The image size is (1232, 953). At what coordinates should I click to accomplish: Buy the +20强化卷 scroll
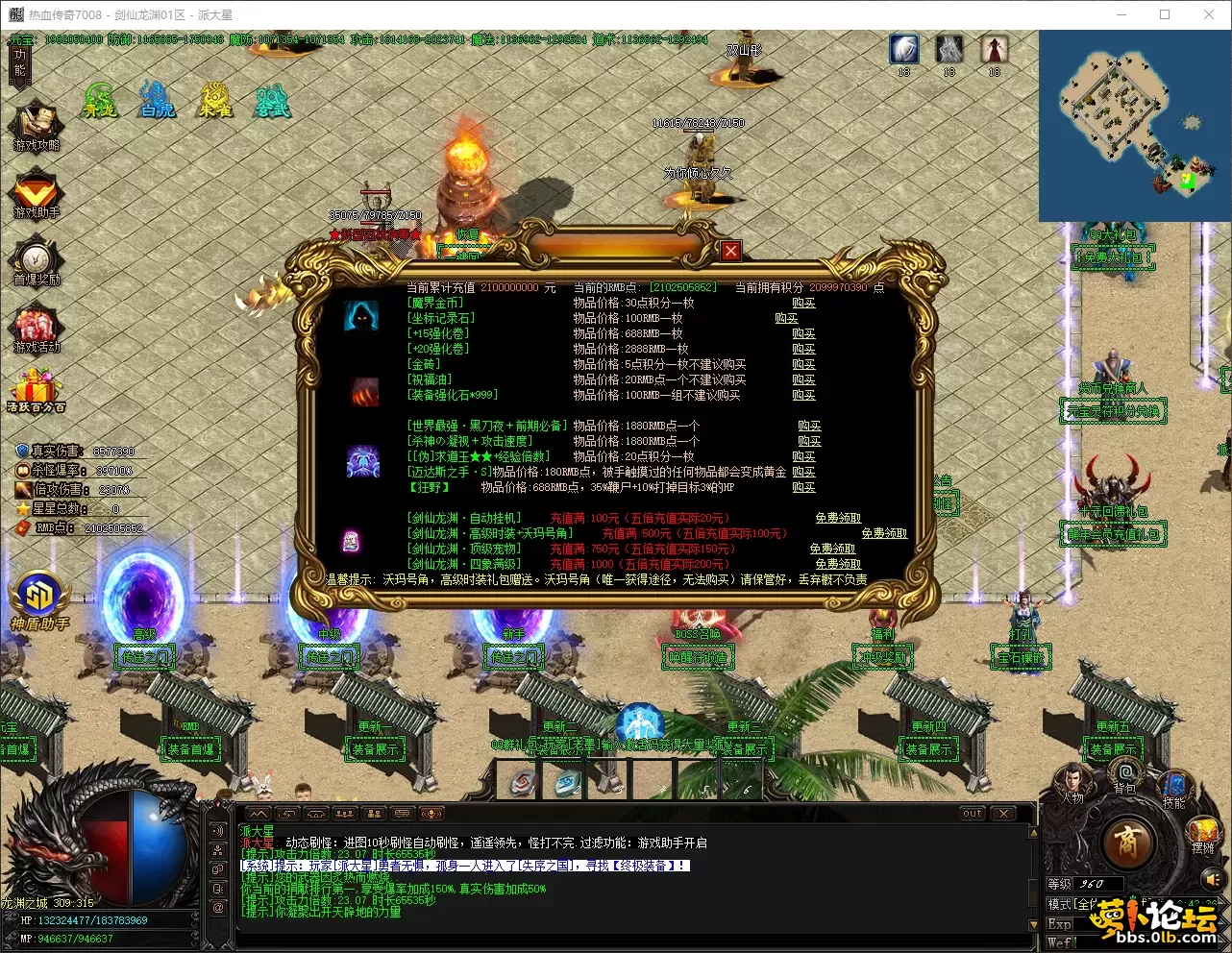[x=803, y=349]
